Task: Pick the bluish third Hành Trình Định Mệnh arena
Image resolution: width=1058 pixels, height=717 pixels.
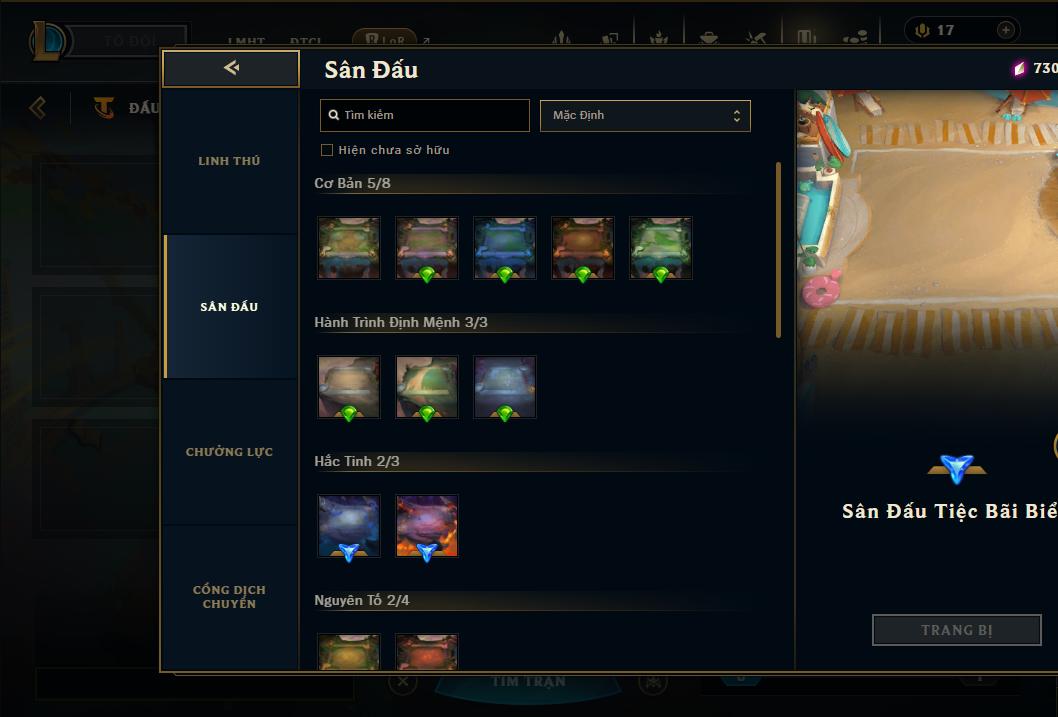Action: pos(504,387)
